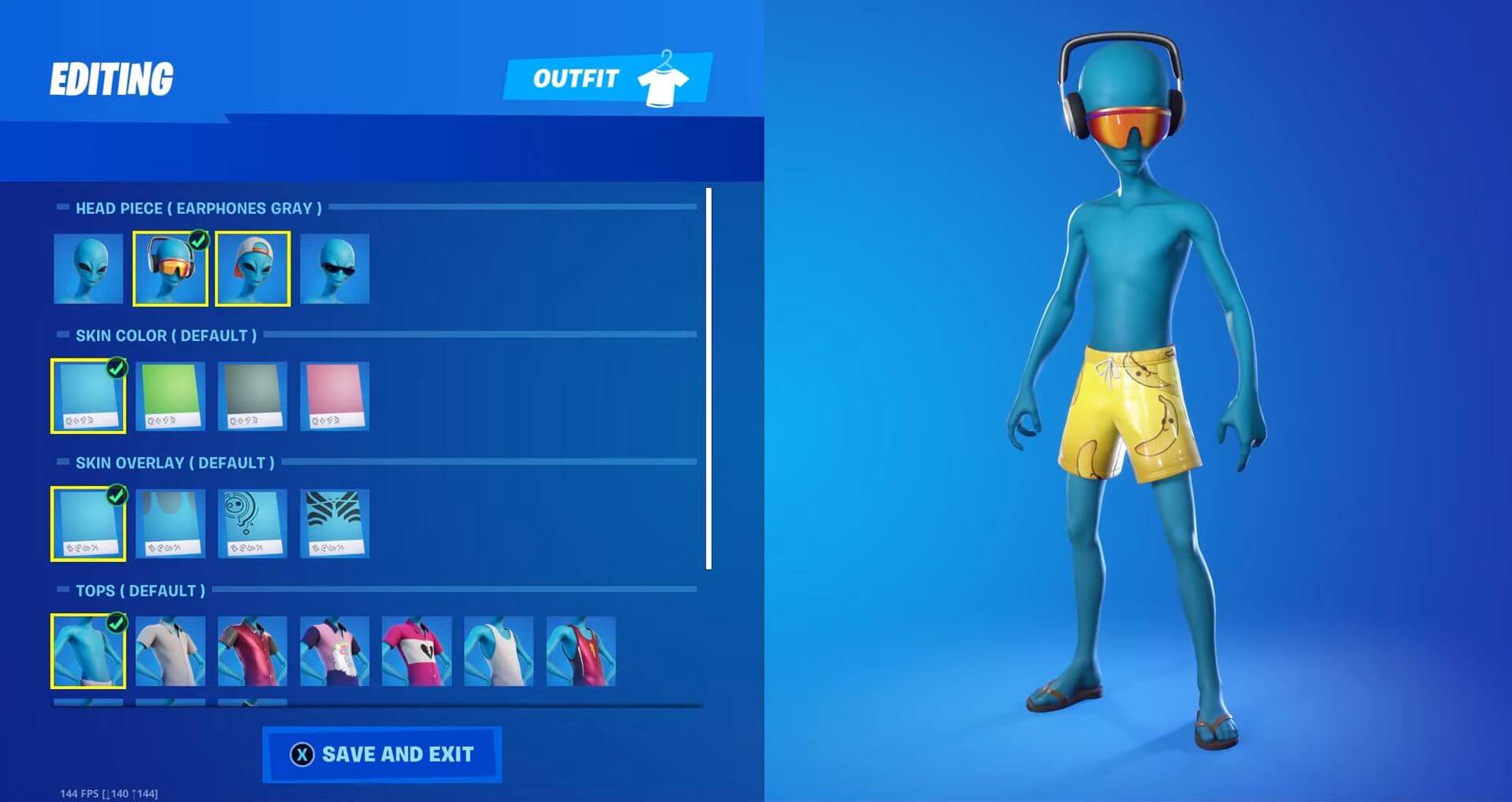Image resolution: width=1512 pixels, height=802 pixels.
Task: Collapse the Tops section
Action: (x=62, y=590)
